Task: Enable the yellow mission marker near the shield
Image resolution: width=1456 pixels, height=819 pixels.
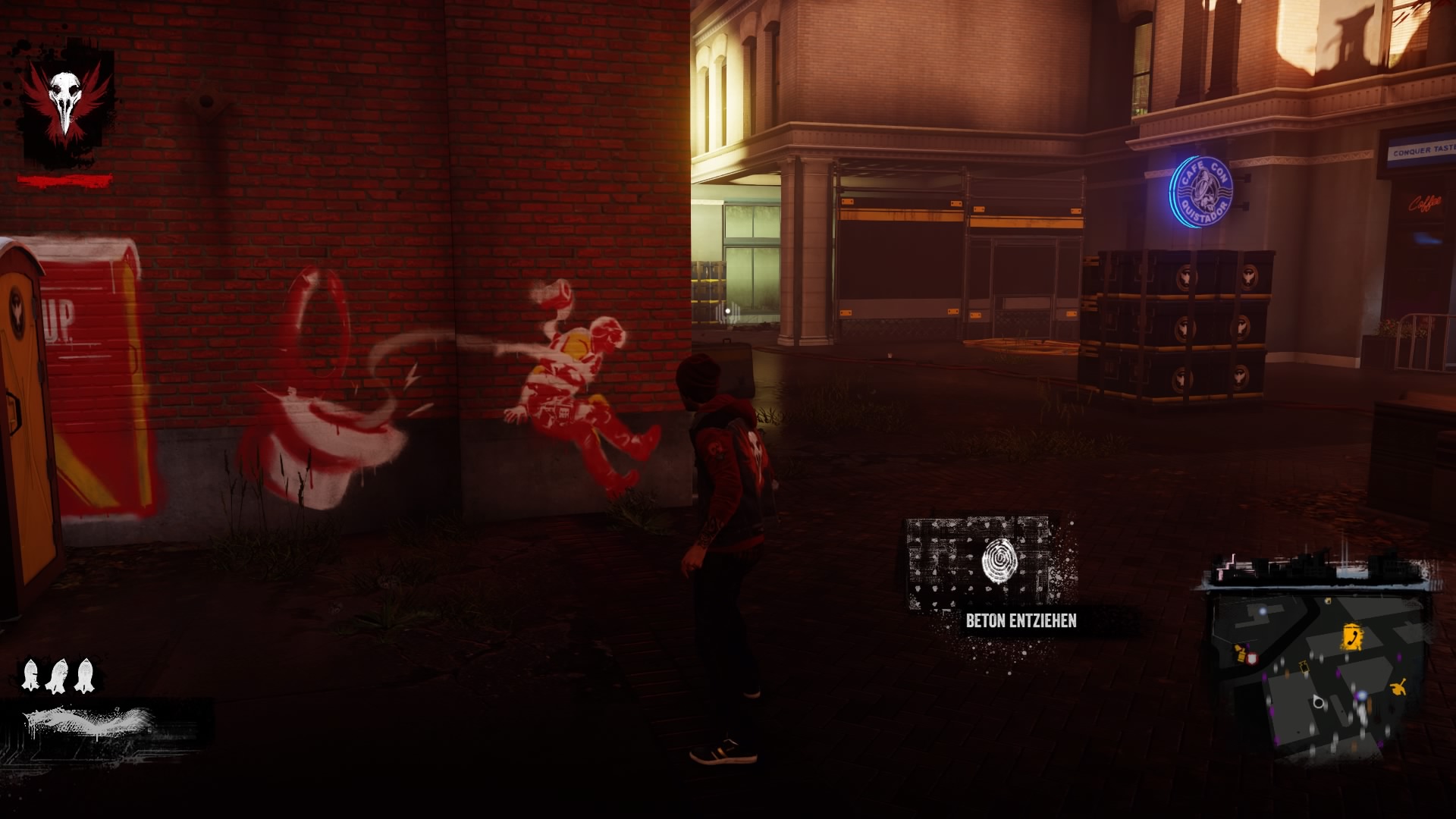Action: (x=1241, y=652)
